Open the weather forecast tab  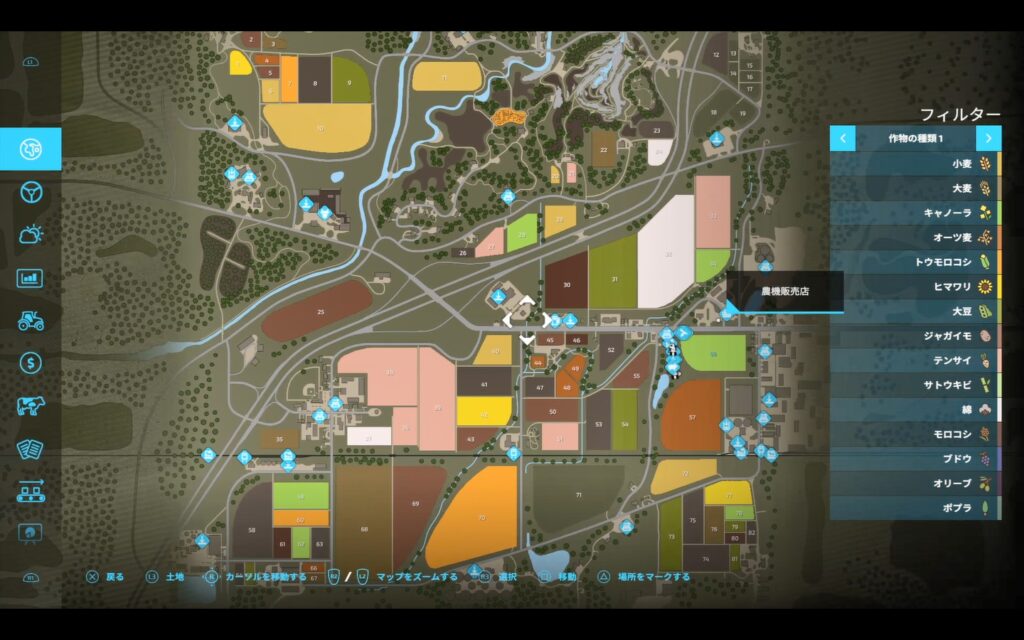coord(30,235)
